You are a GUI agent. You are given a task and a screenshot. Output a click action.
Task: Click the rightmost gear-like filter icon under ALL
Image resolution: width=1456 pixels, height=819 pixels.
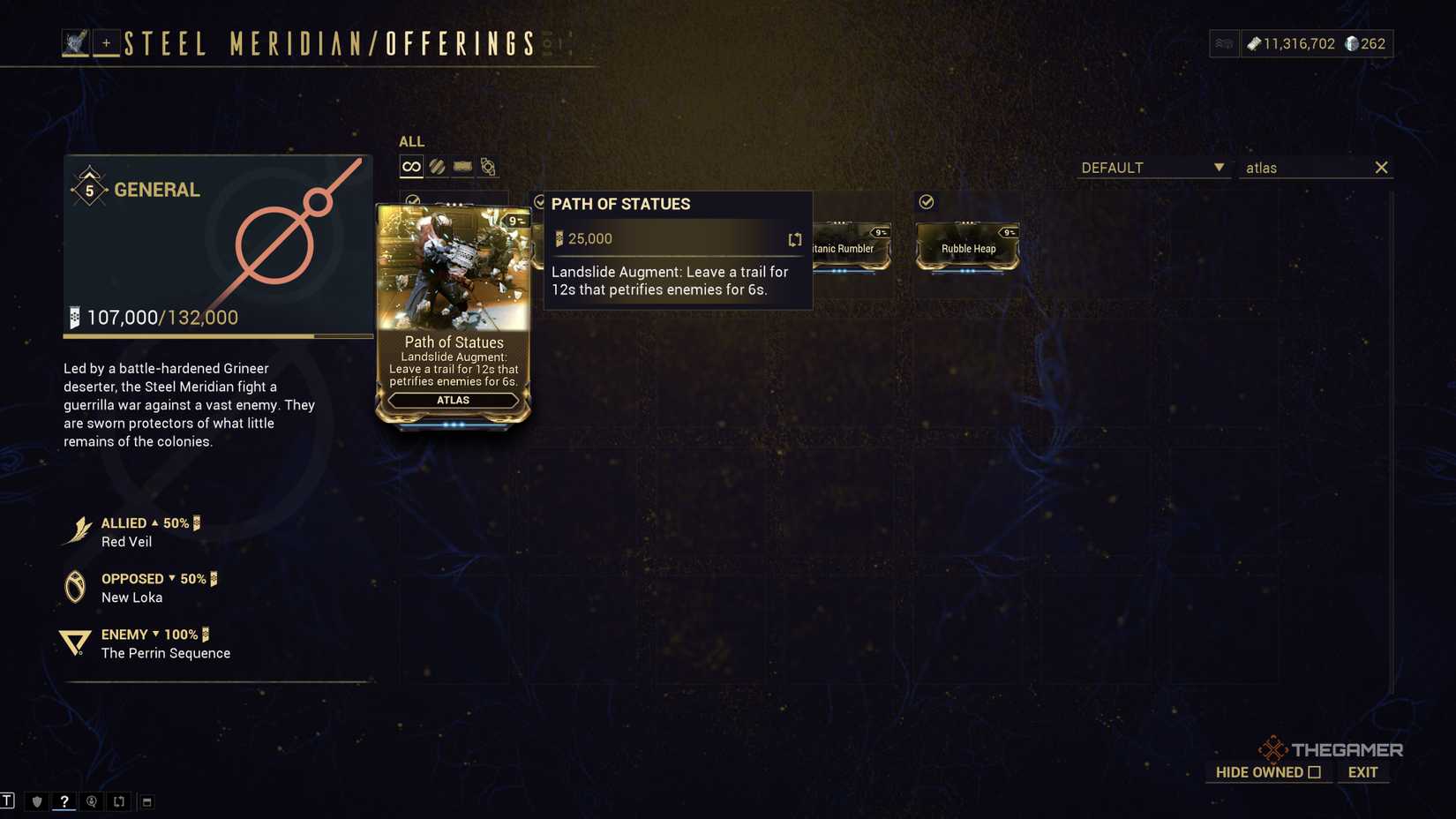tap(486, 166)
